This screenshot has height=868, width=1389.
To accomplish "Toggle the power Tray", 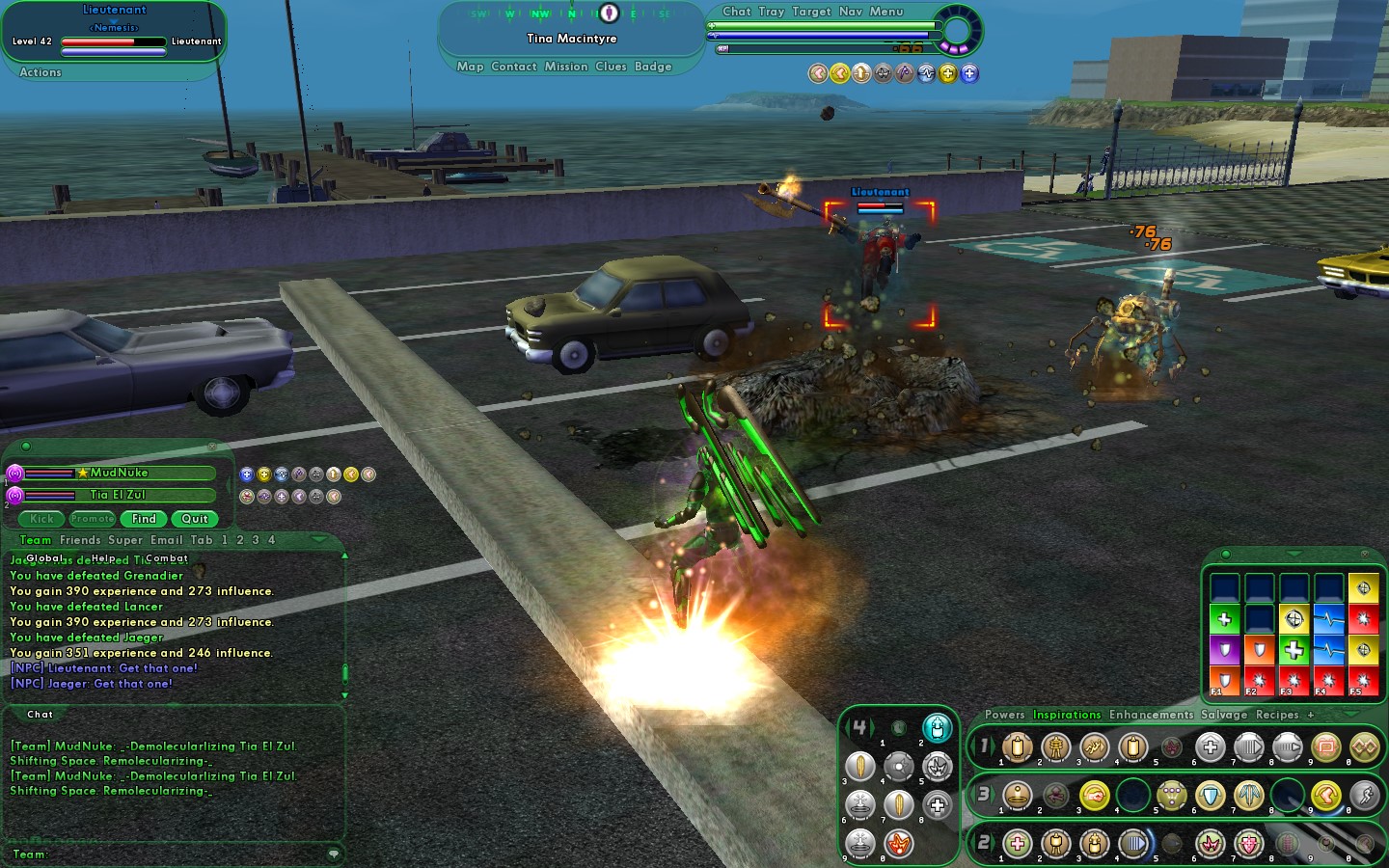I will tap(771, 12).
